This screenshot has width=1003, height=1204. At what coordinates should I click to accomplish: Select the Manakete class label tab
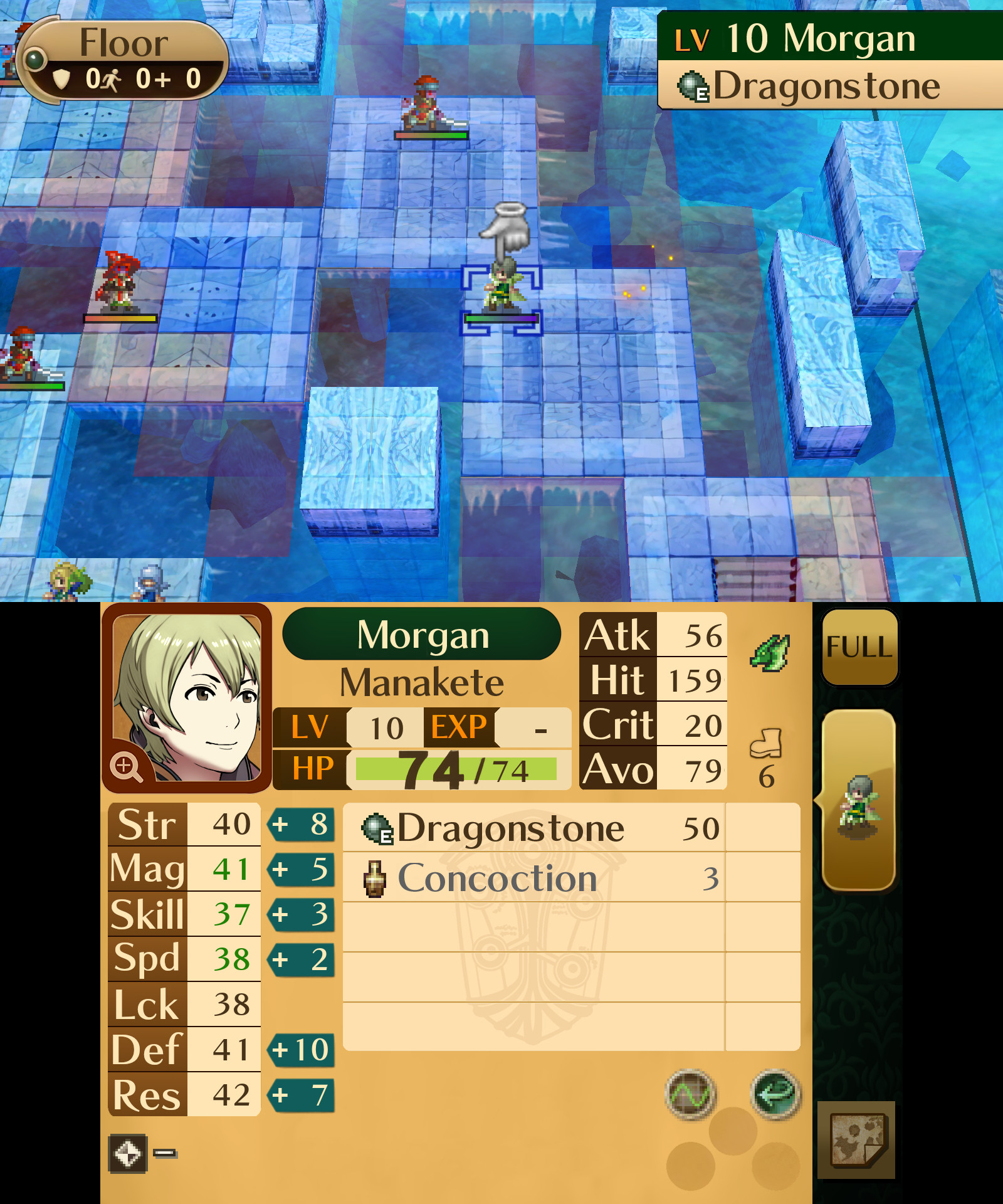click(421, 683)
